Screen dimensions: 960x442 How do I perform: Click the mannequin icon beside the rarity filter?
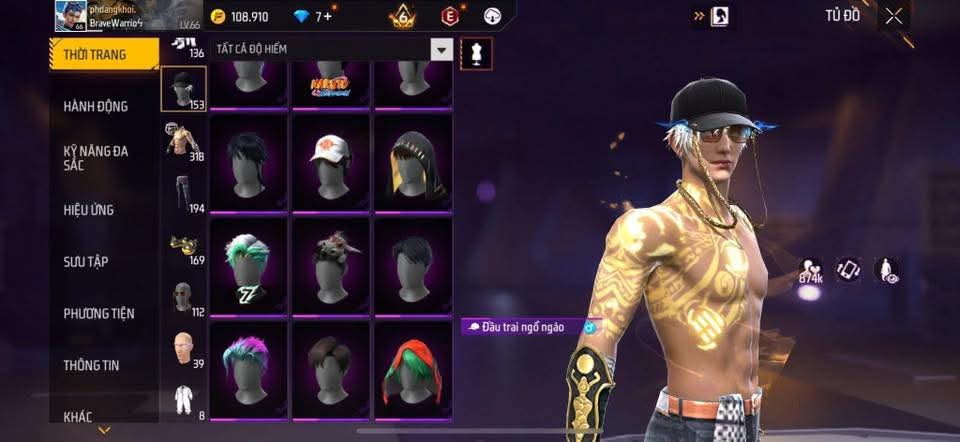[476, 54]
